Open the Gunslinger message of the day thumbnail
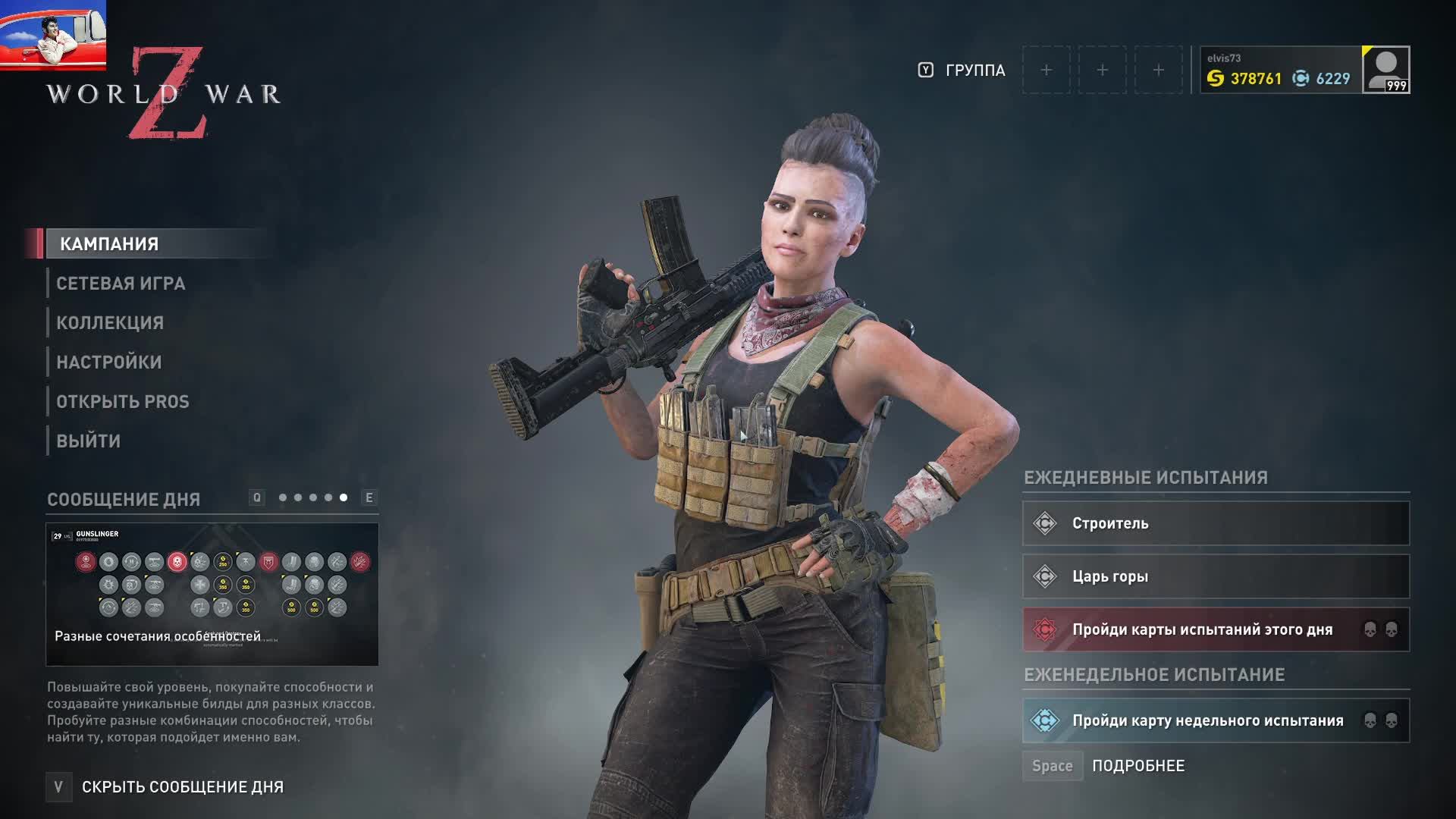1456x819 pixels. [x=212, y=594]
